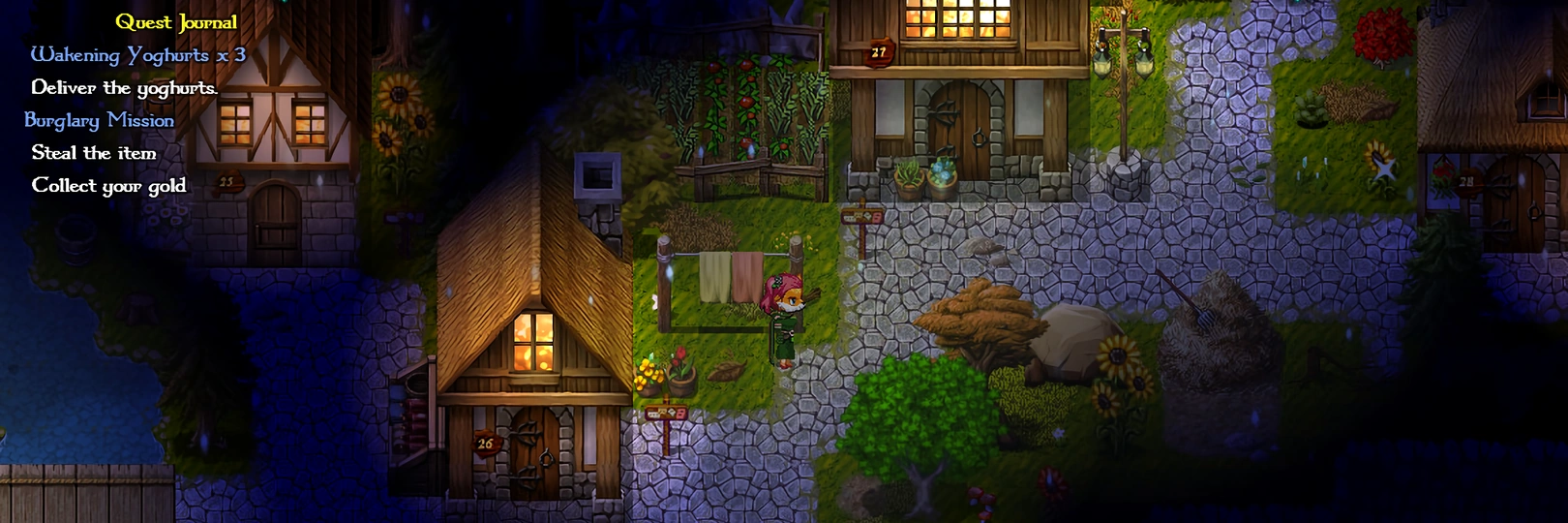Image resolution: width=1568 pixels, height=523 pixels.
Task: Open the Quest Journal header
Action: pyautogui.click(x=176, y=22)
